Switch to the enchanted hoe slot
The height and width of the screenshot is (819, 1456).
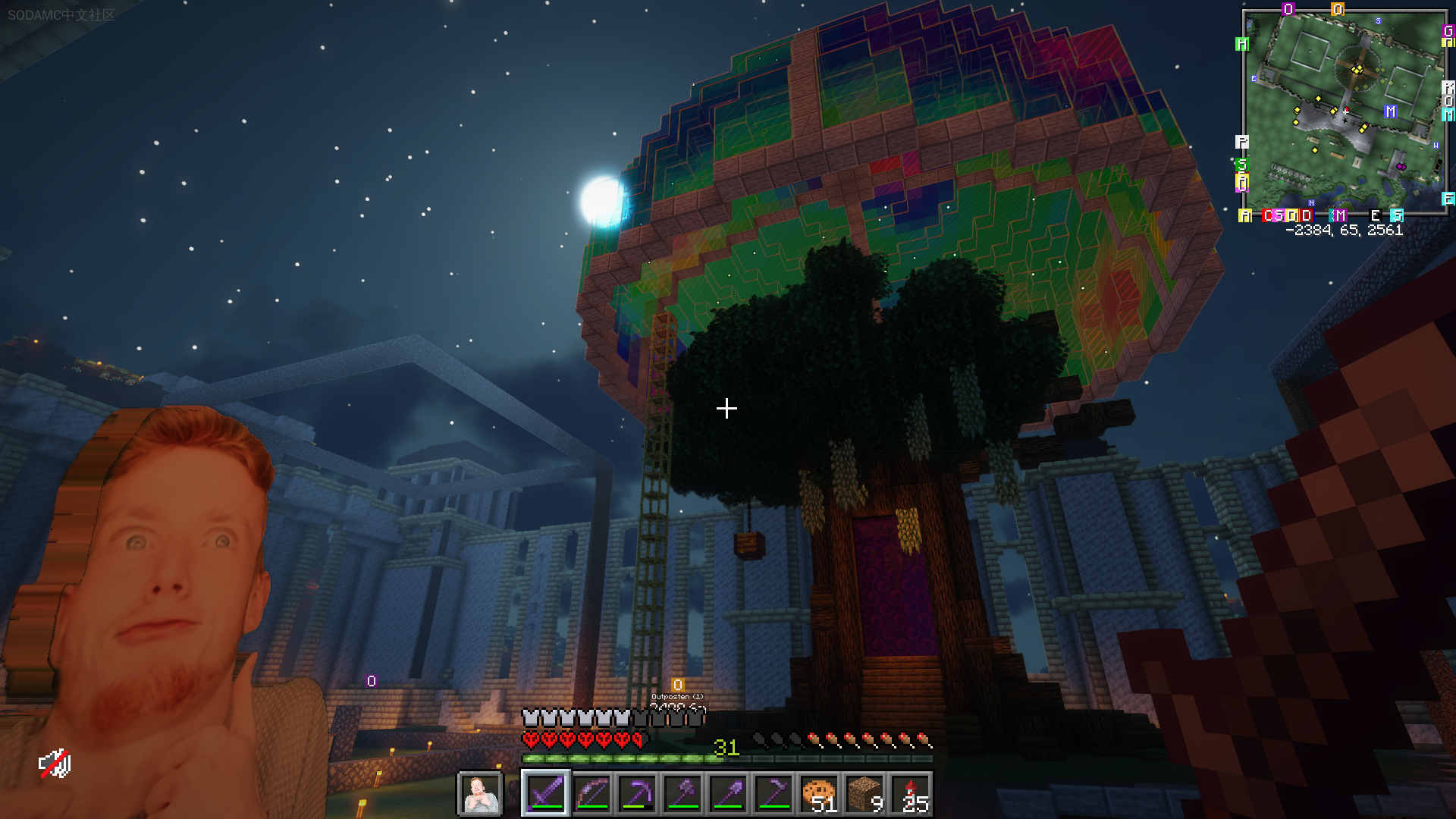point(774,794)
